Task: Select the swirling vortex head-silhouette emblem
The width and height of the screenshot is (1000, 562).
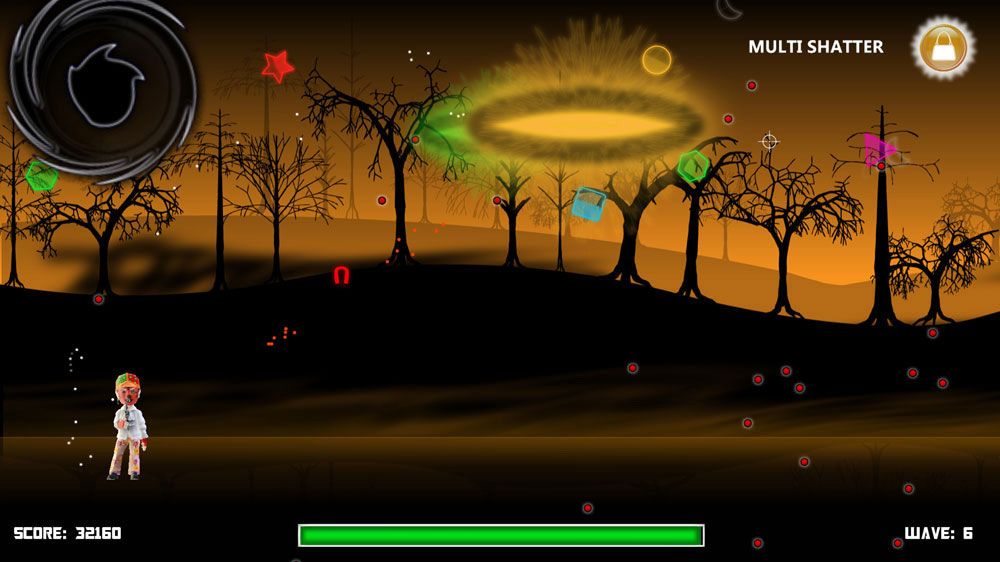Action: [x=101, y=86]
